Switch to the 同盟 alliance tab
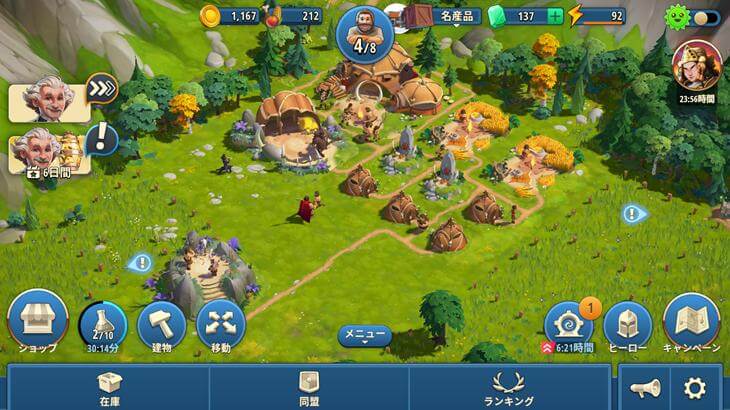This screenshot has width=730, height=410. [309, 387]
